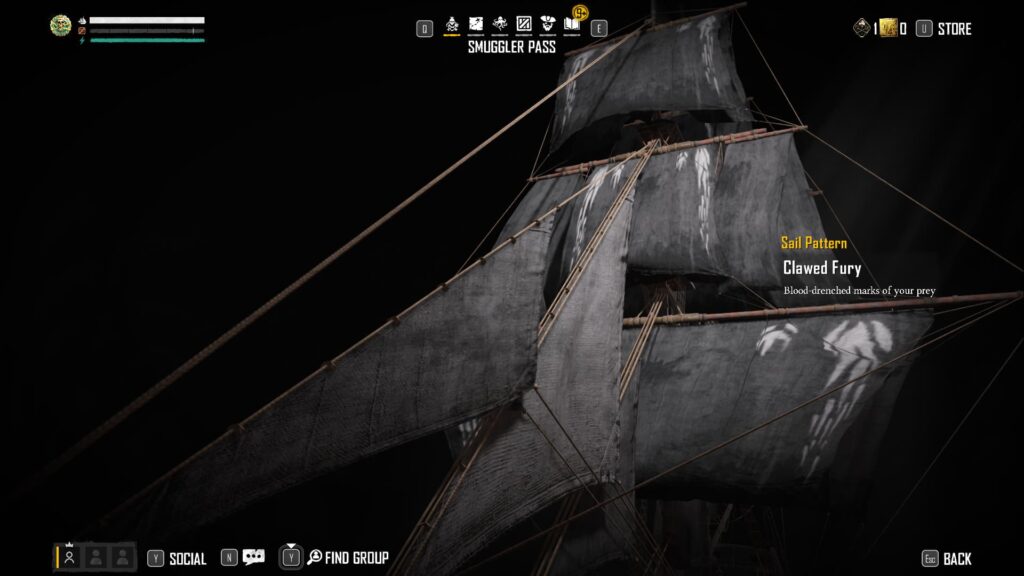
Task: Switch to the cargo crate tab
Action: point(523,23)
